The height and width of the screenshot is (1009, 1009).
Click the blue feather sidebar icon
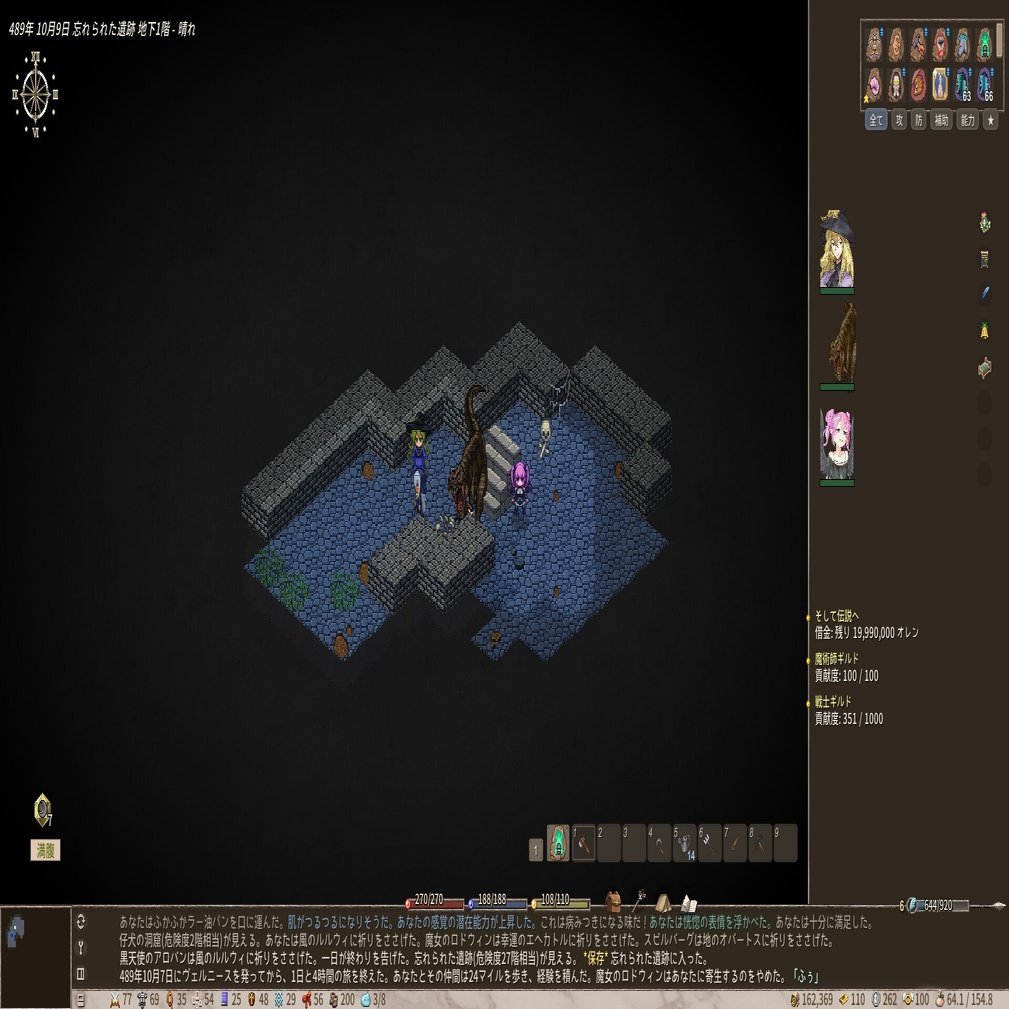984,293
